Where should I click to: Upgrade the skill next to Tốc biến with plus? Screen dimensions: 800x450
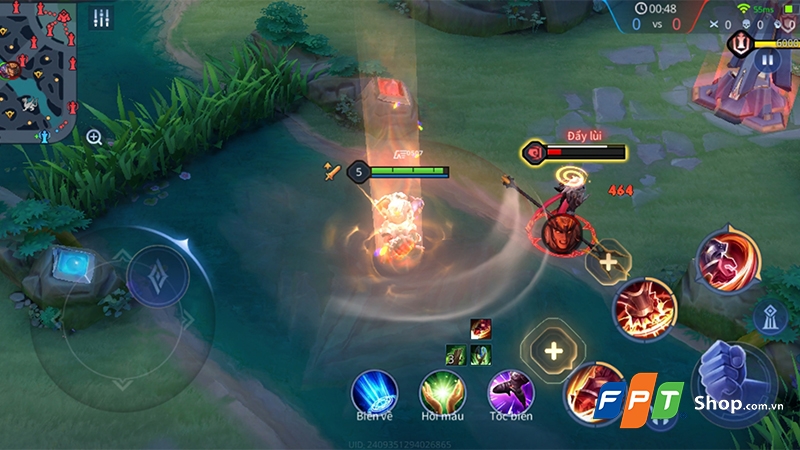[x=553, y=351]
